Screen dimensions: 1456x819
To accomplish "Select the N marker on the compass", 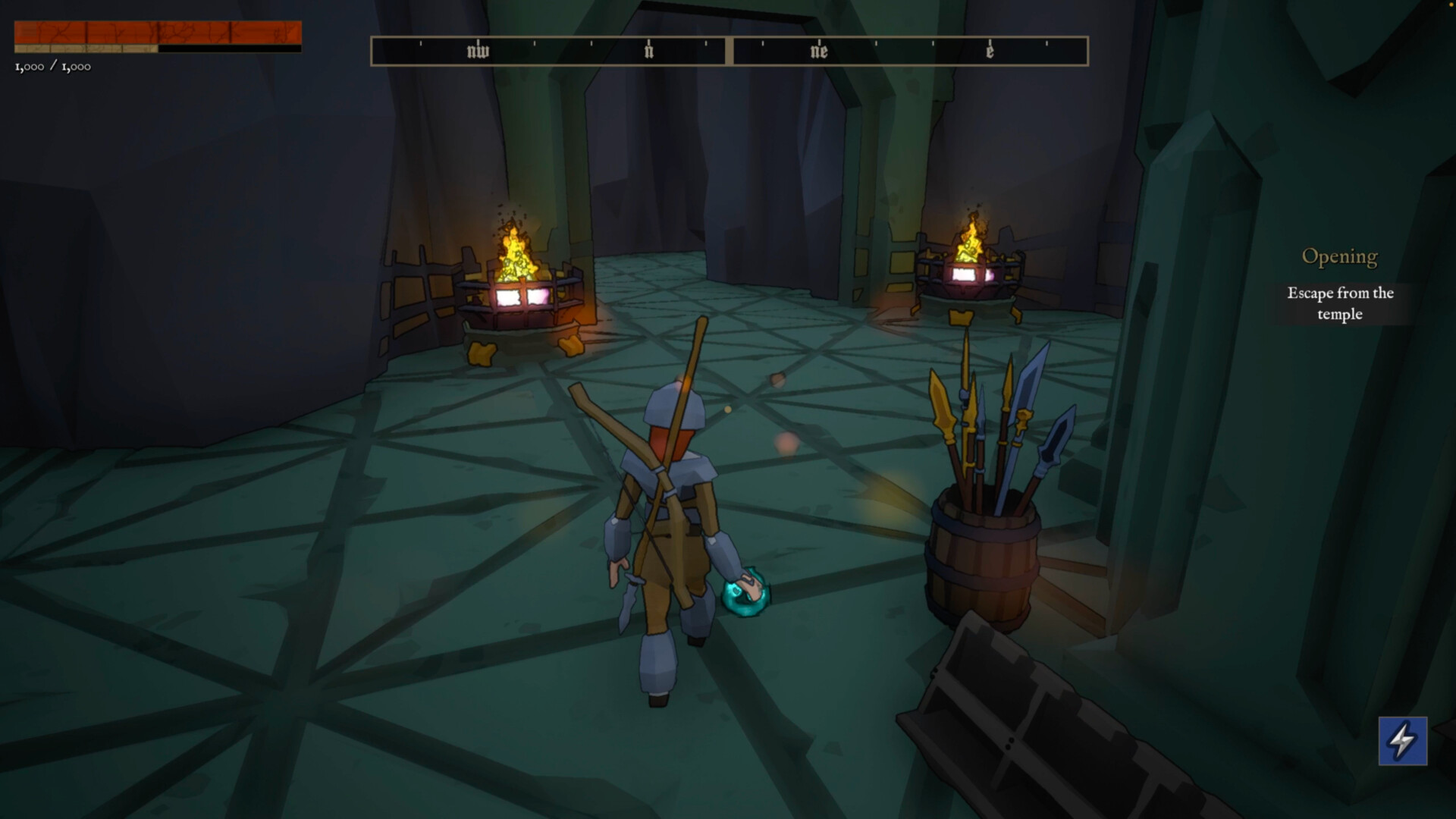I will point(648,50).
